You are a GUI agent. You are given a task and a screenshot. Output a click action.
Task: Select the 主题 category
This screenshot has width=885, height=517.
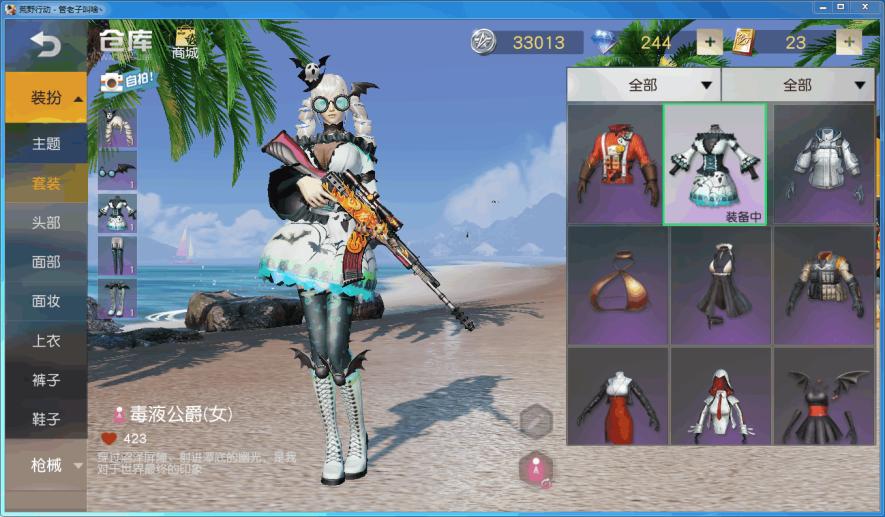click(46, 143)
